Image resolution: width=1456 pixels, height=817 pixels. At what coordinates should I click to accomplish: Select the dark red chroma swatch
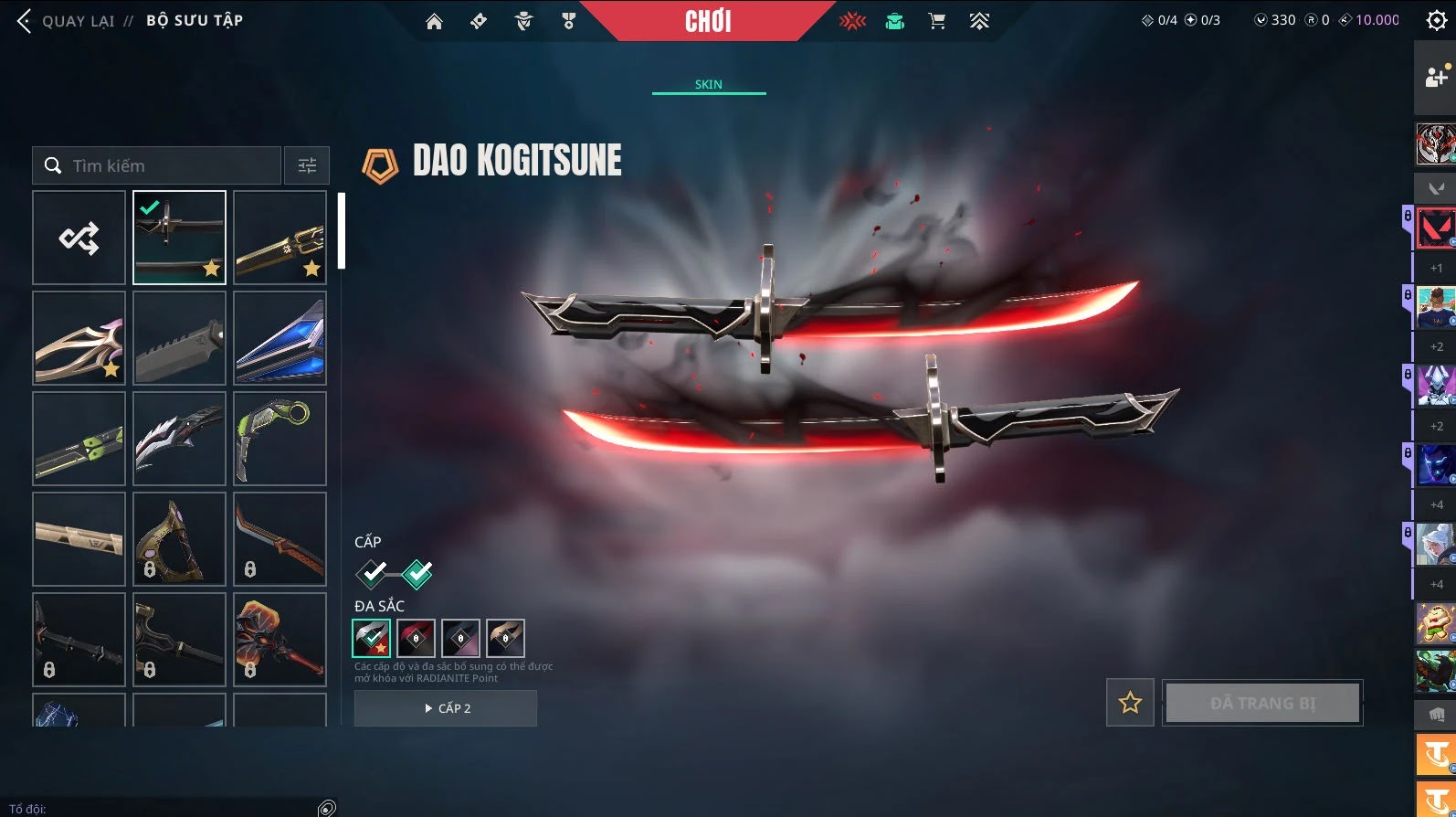[x=416, y=638]
